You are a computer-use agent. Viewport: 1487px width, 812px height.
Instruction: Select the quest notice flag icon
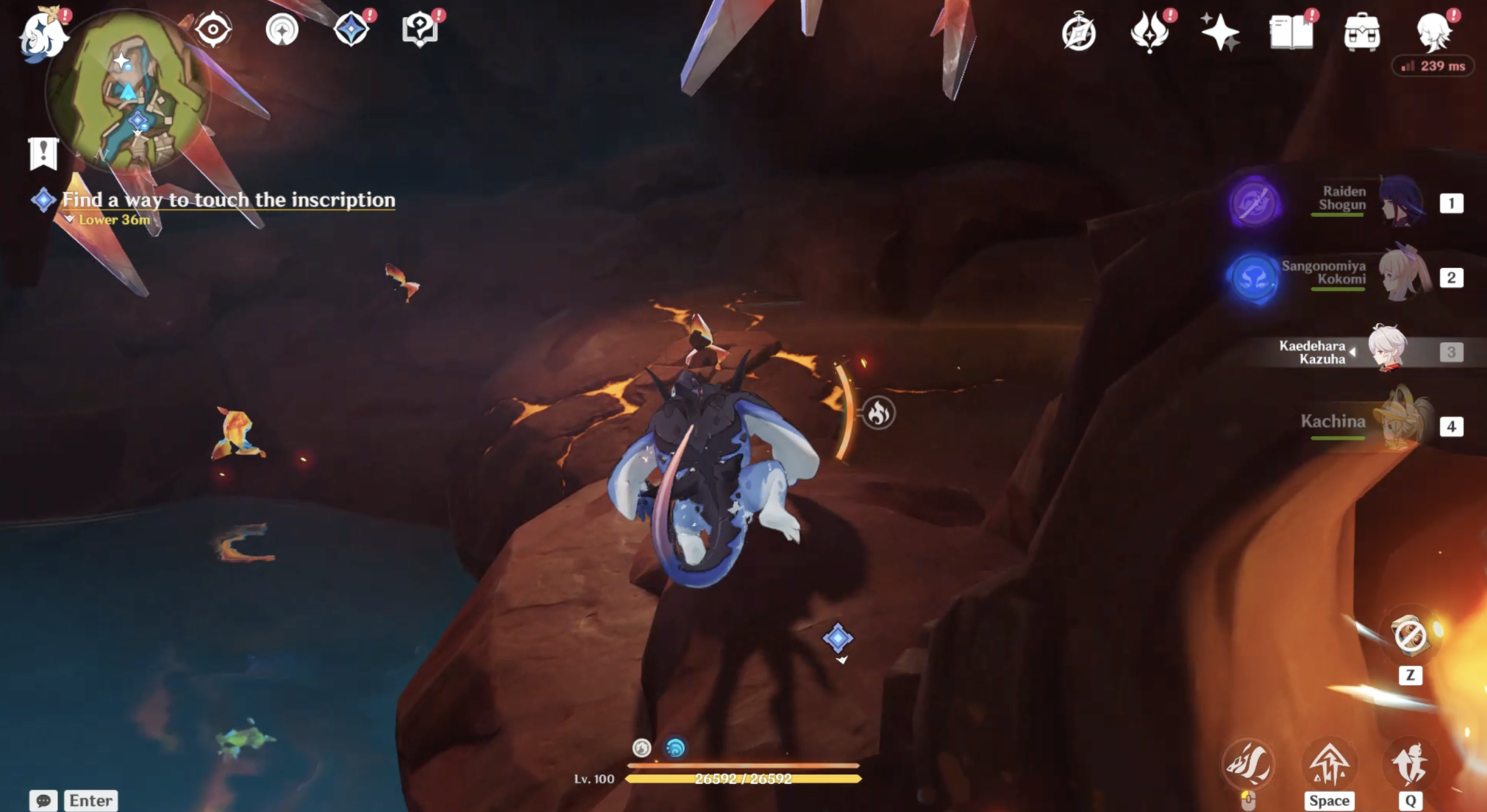pyautogui.click(x=43, y=153)
